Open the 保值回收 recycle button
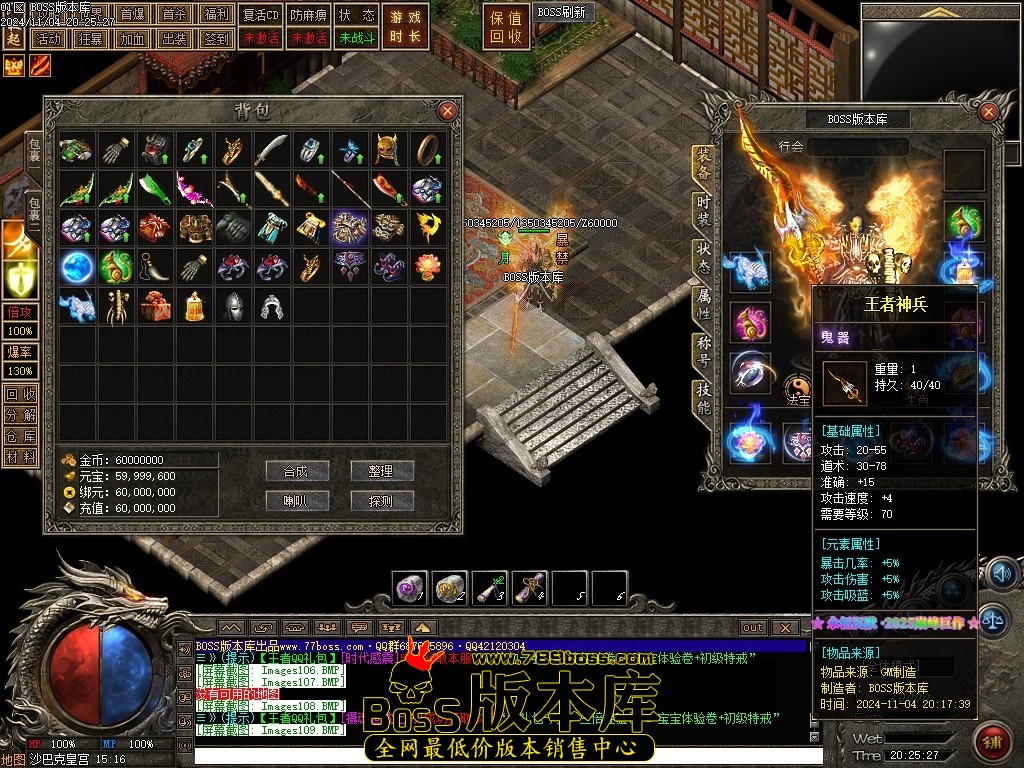The height and width of the screenshot is (768, 1024). pyautogui.click(x=507, y=27)
